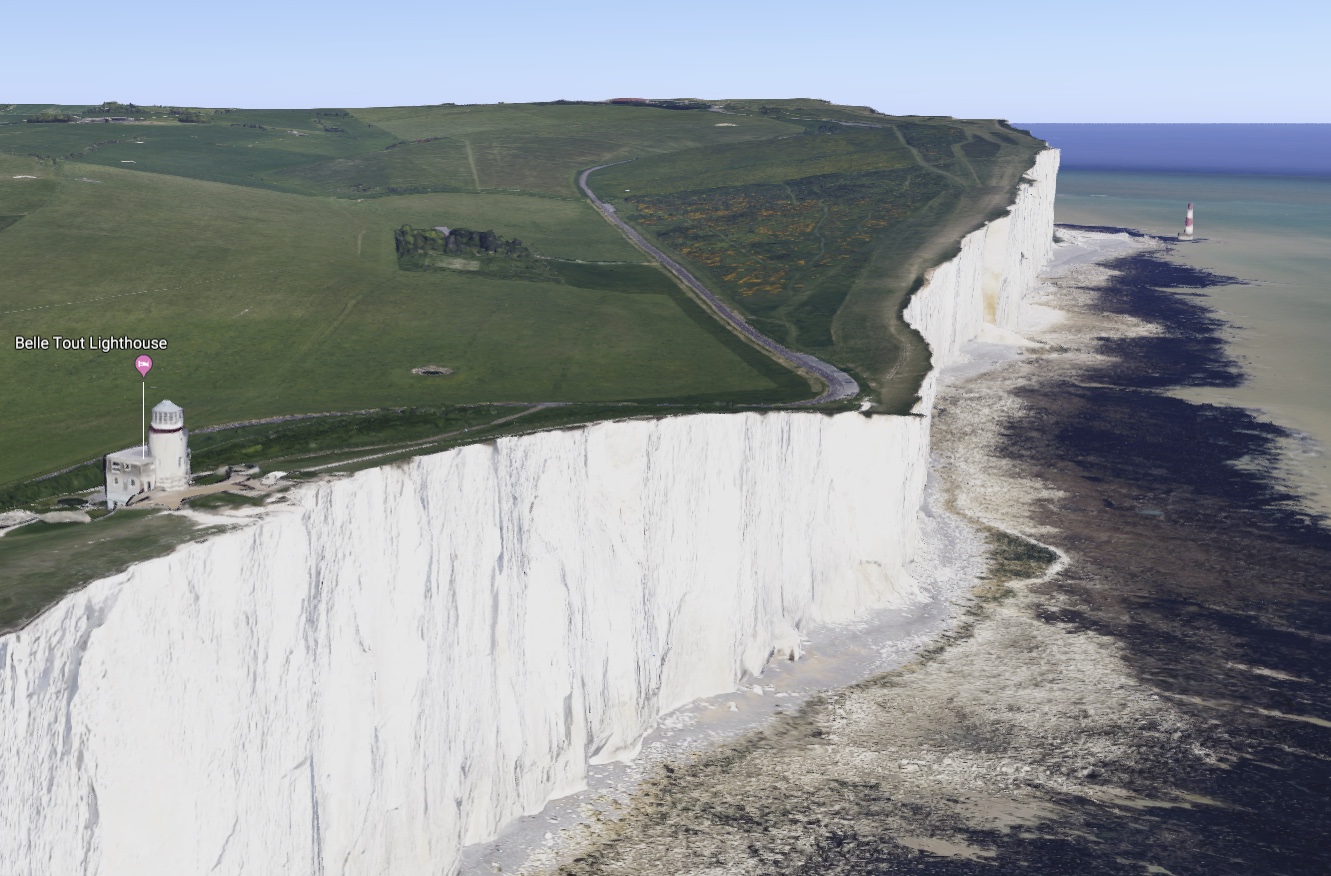Click the pink Belle Tout Lighthouse map pin
The height and width of the screenshot is (876, 1331).
tap(144, 365)
